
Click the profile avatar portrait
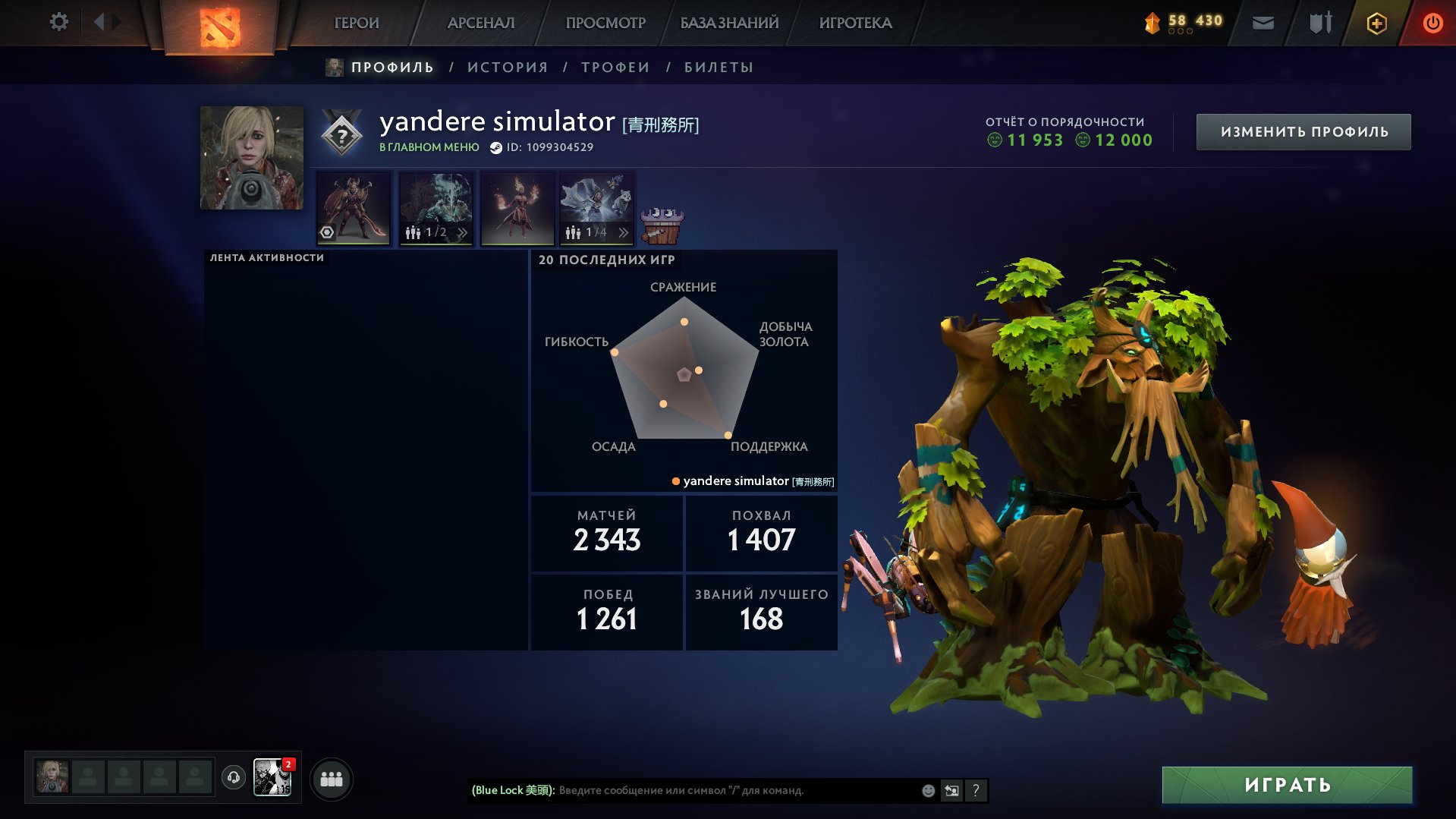250,156
